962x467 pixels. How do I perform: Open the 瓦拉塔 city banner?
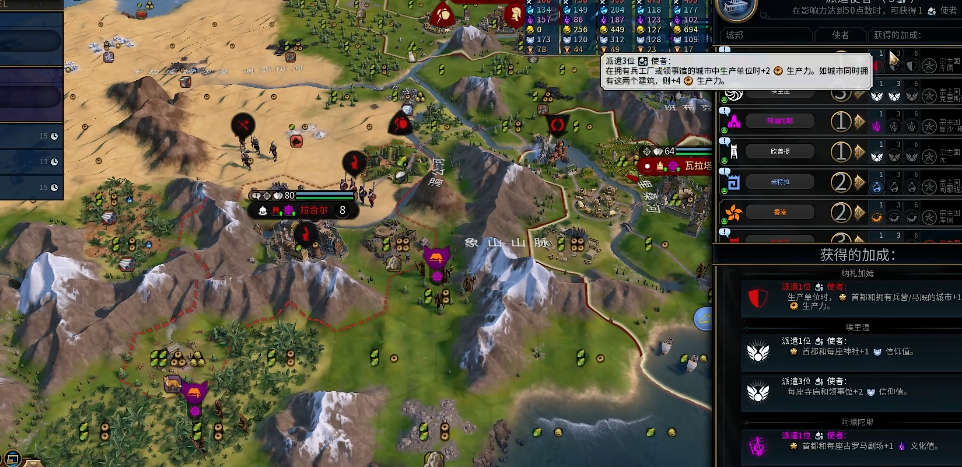pos(686,165)
